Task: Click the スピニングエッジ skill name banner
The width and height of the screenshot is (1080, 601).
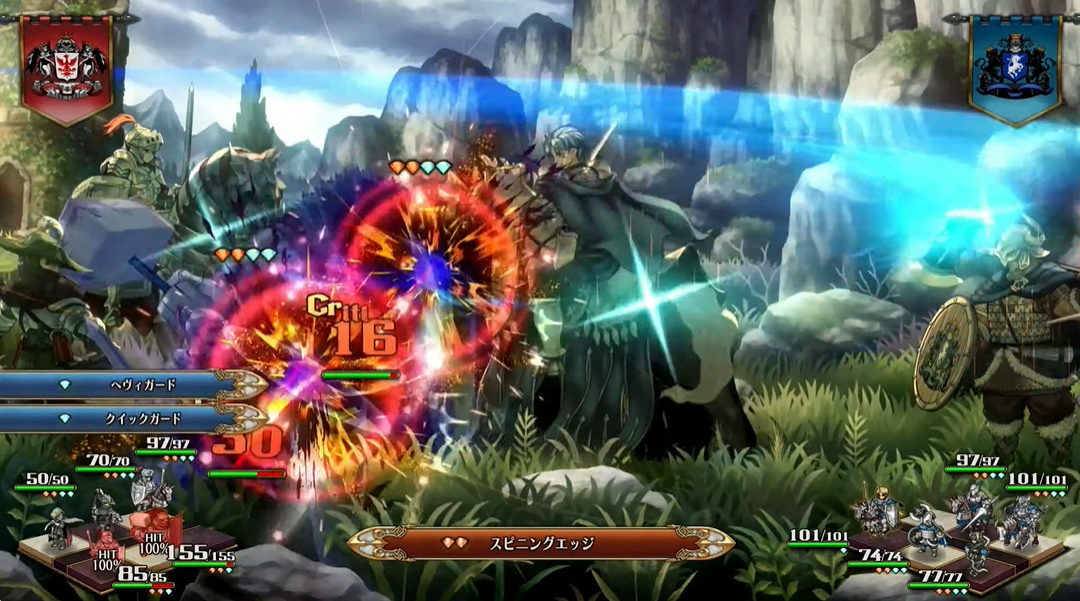Action: pos(541,544)
